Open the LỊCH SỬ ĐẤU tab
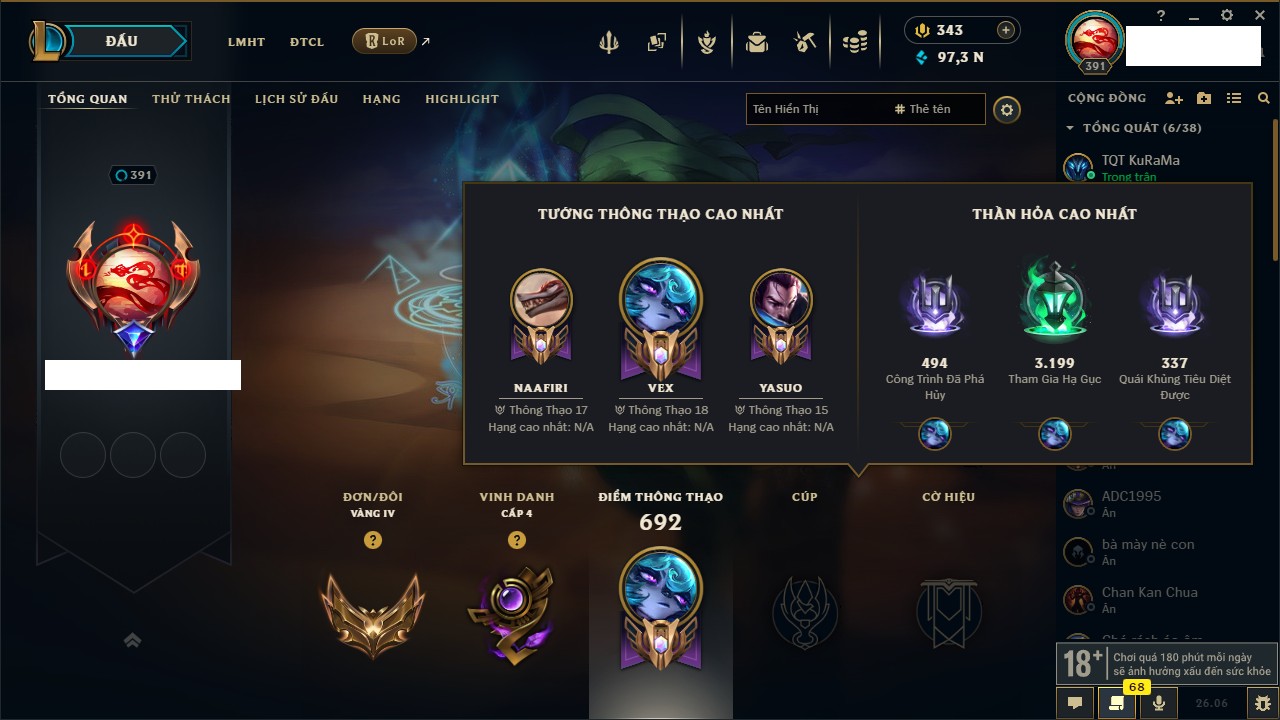This screenshot has width=1280, height=720. [x=296, y=99]
